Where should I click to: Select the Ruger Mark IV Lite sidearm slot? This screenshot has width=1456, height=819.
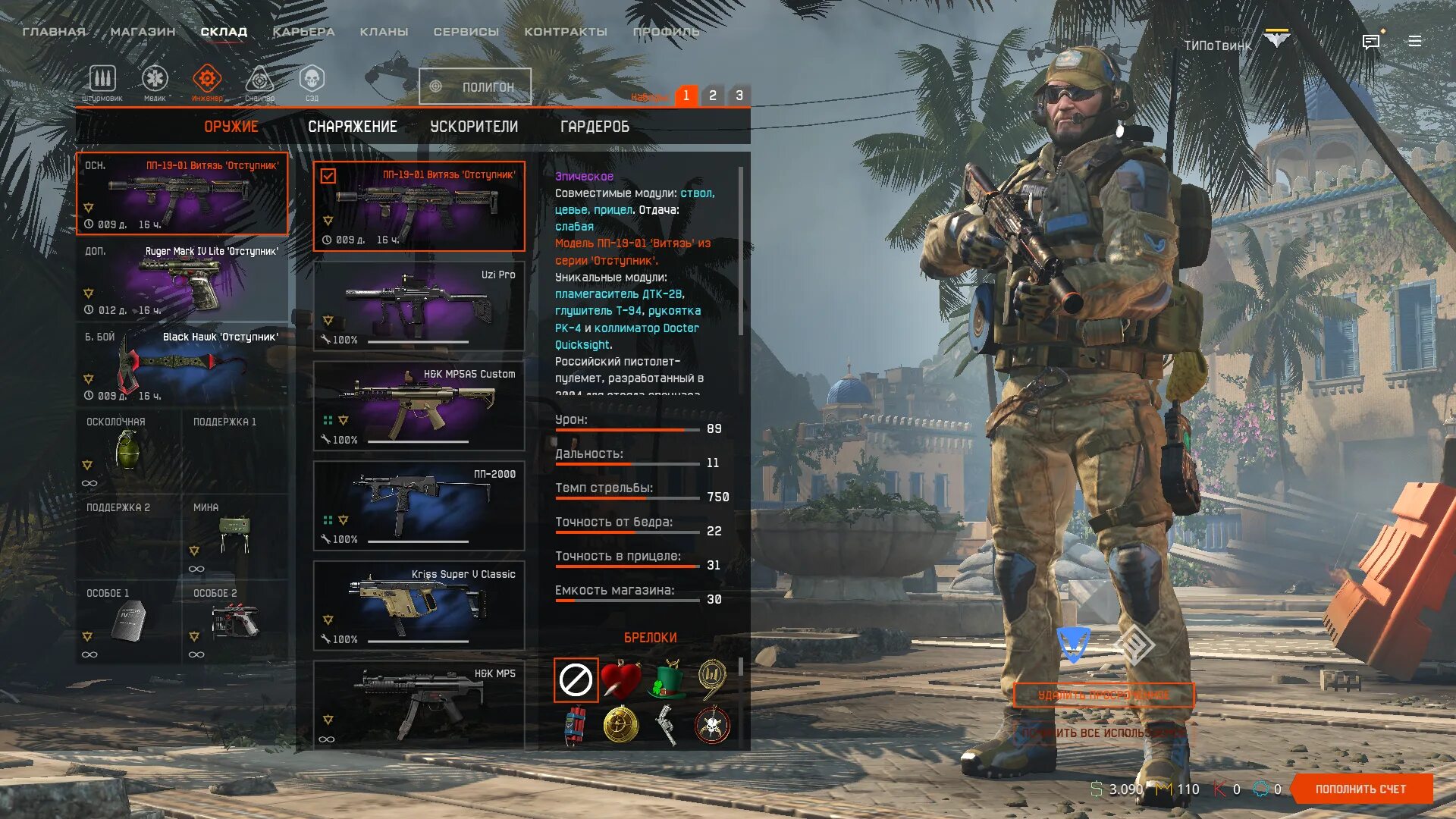click(x=182, y=280)
